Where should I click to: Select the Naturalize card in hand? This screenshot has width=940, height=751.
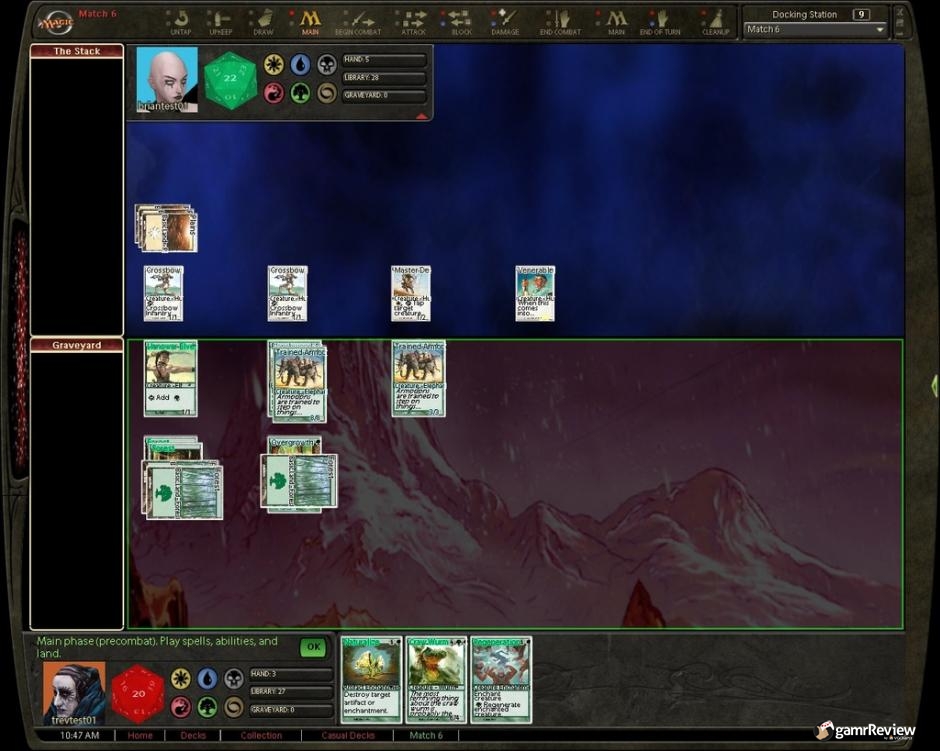pos(371,680)
